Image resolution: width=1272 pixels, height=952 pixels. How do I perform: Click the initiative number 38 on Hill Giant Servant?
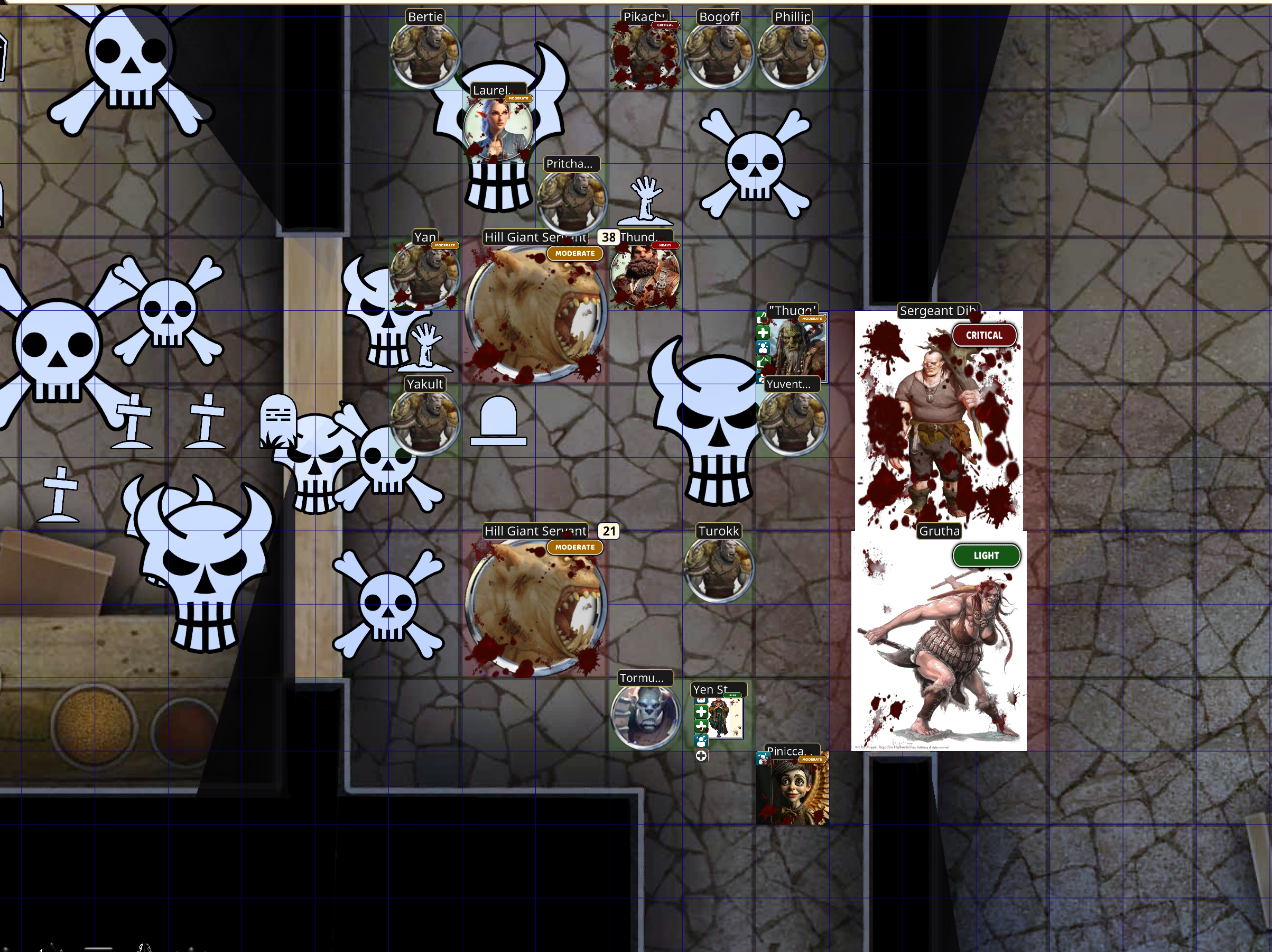(609, 237)
